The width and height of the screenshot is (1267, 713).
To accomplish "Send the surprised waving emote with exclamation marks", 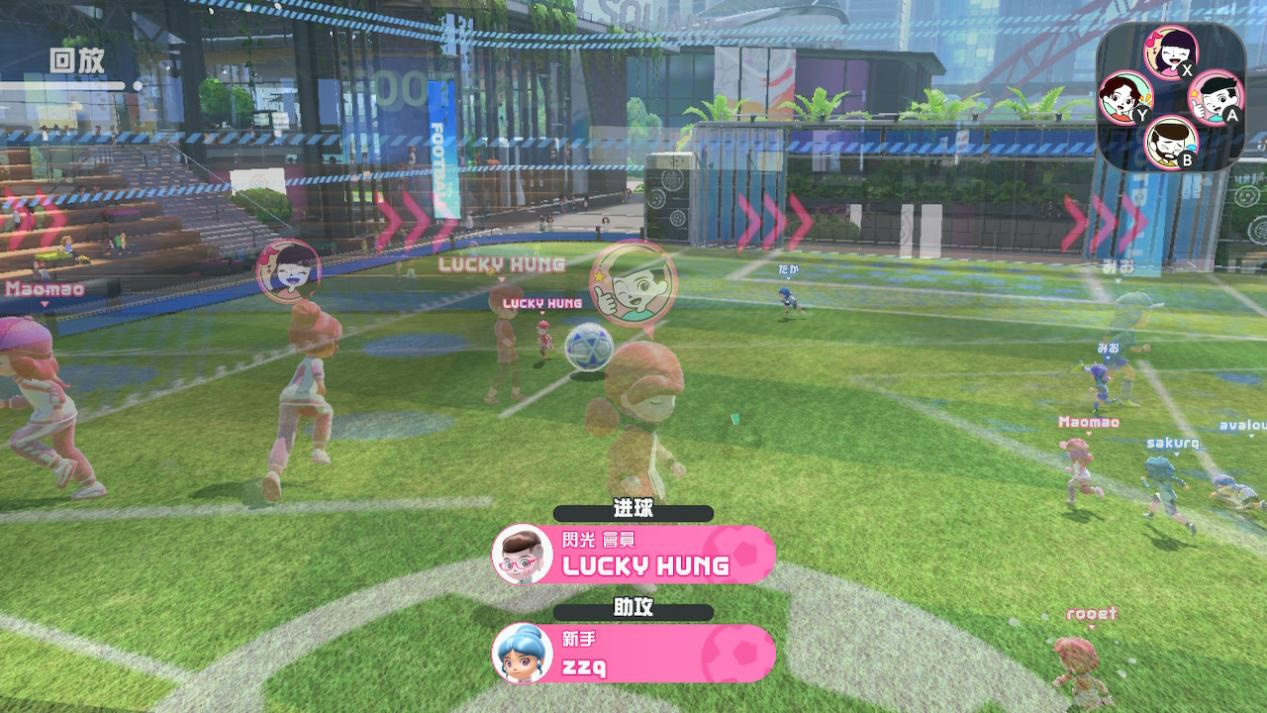I will (x=1125, y=97).
